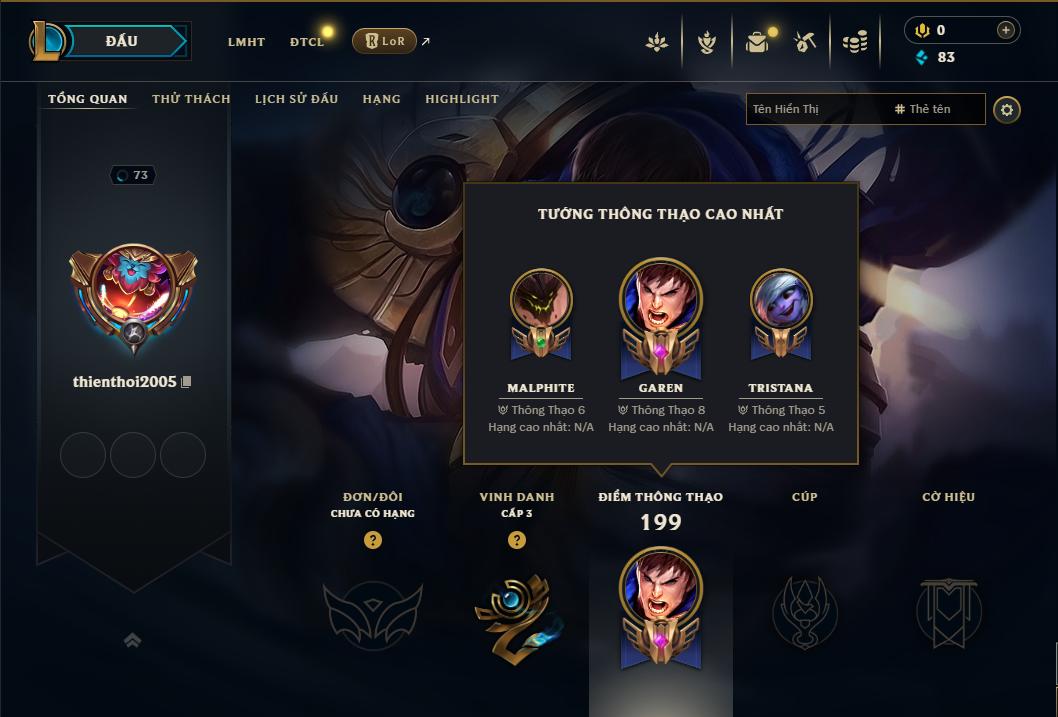Switch to the LMHT game mode
Viewport: 1058px width, 717px height.
tap(246, 42)
